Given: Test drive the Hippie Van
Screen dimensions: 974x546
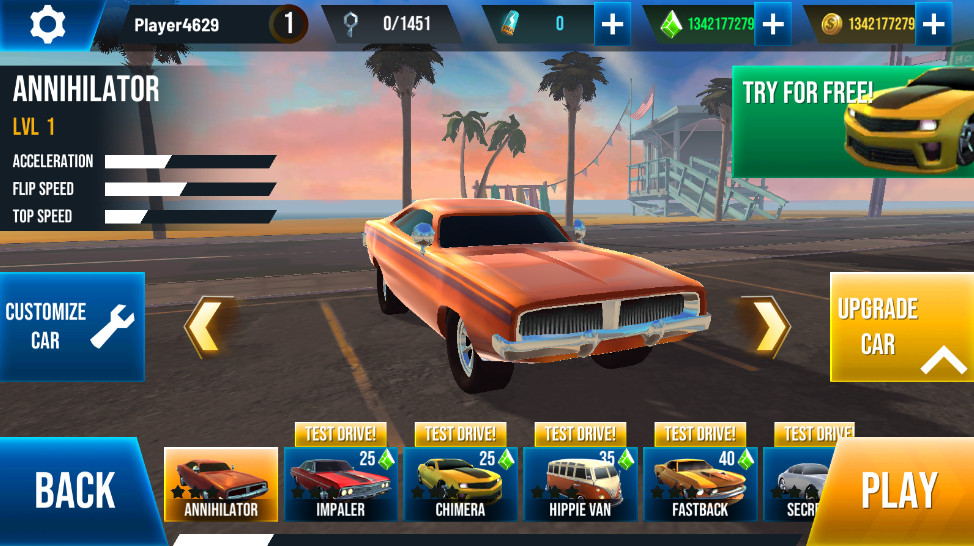Looking at the screenshot, I should pos(581,434).
